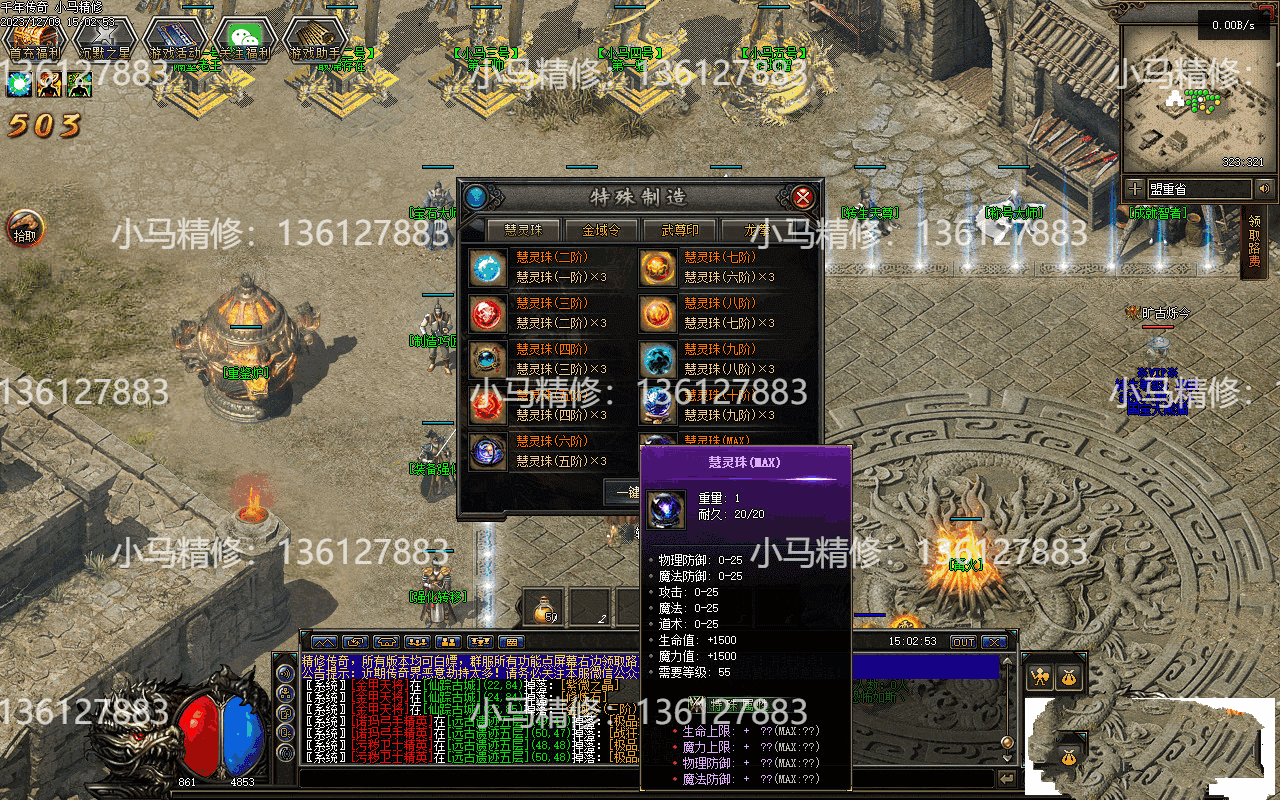Click the mountain map icon in chat toolbar
Viewport: 1280px width, 800px height.
coord(323,643)
